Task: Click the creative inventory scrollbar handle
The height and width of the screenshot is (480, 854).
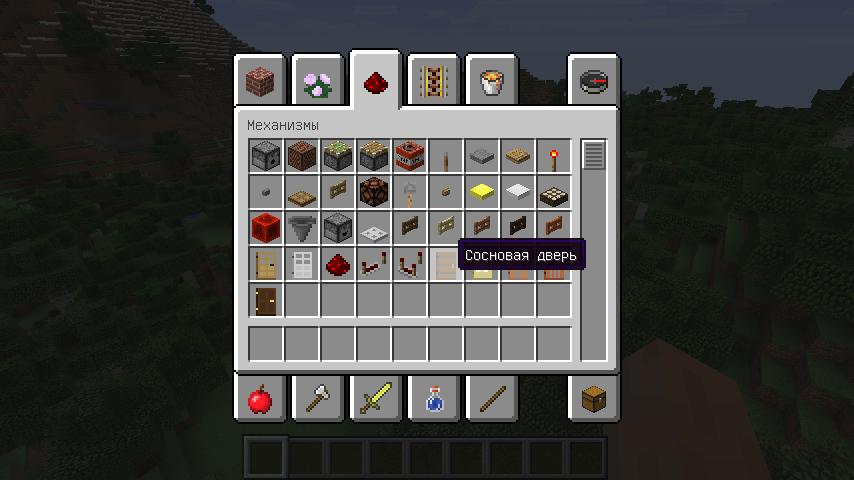Action: coord(594,156)
